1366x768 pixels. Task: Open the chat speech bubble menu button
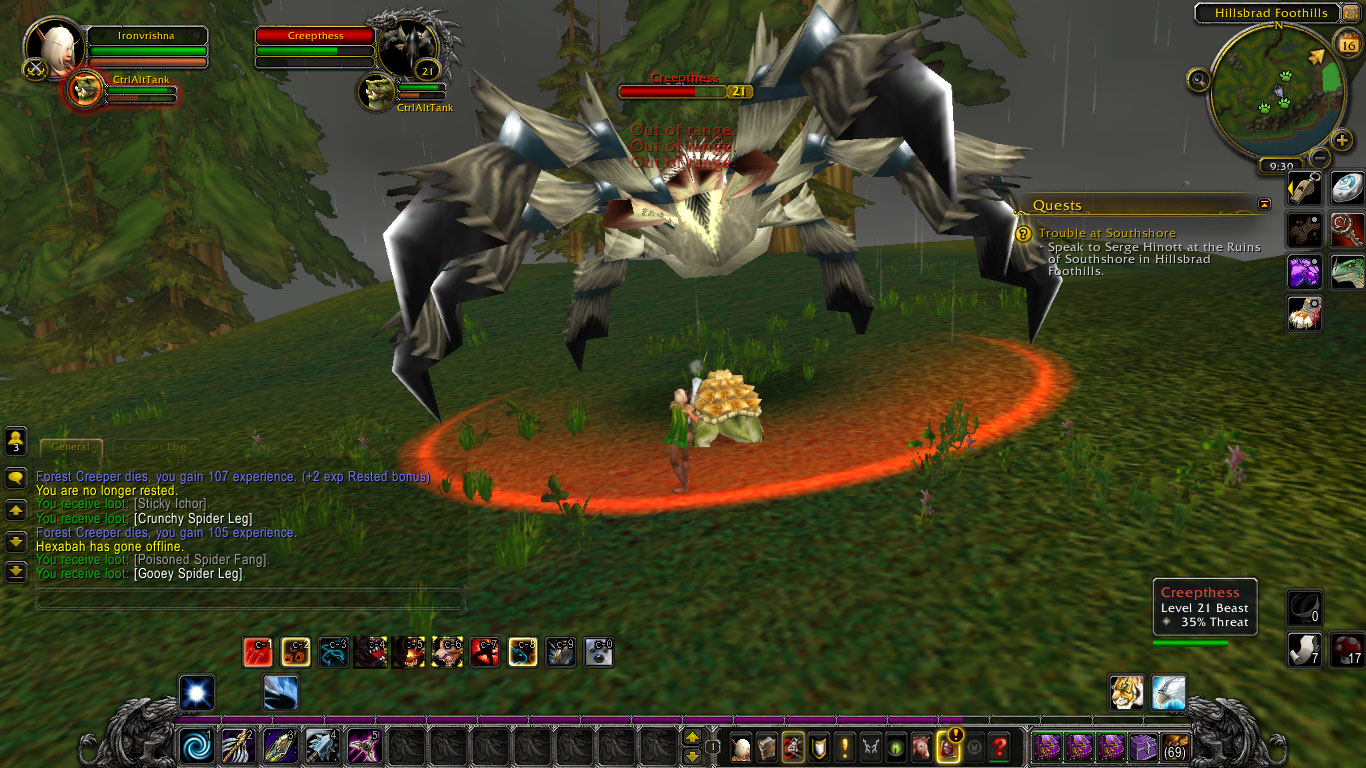(x=16, y=478)
